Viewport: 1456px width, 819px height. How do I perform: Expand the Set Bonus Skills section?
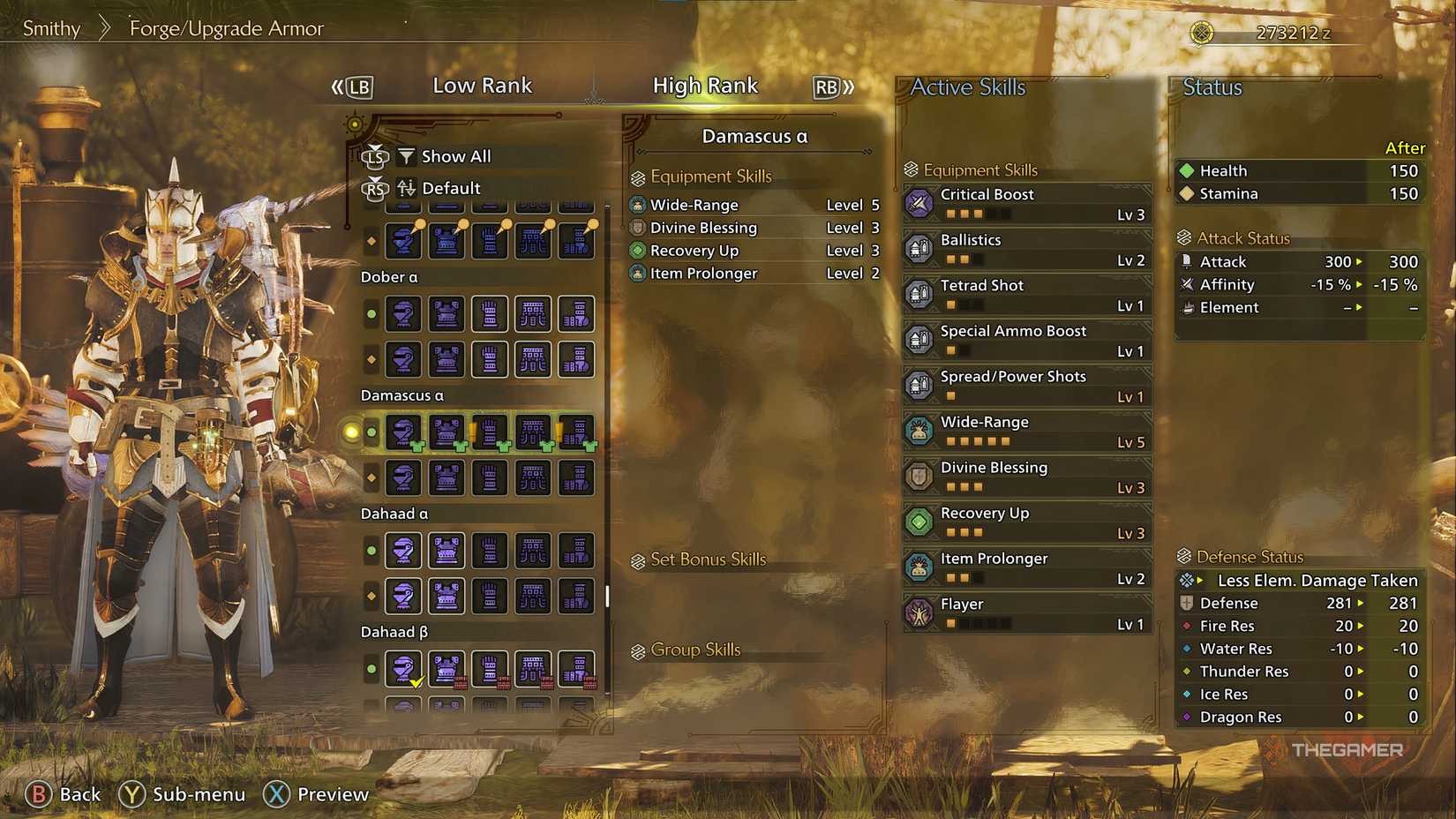click(x=700, y=560)
